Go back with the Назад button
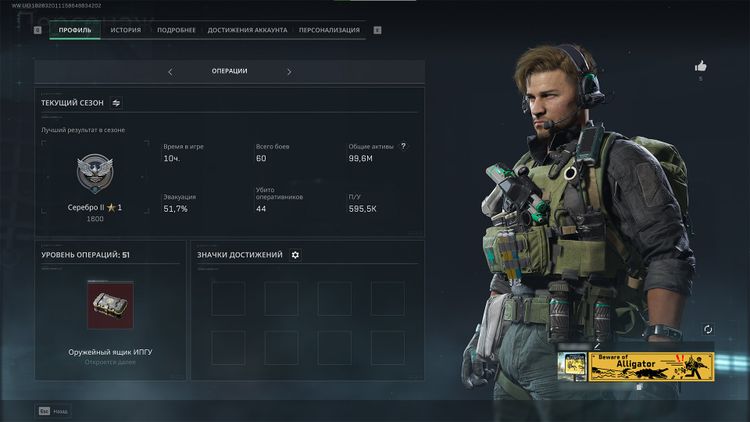Screen dimensions: 750x422 pos(54,410)
